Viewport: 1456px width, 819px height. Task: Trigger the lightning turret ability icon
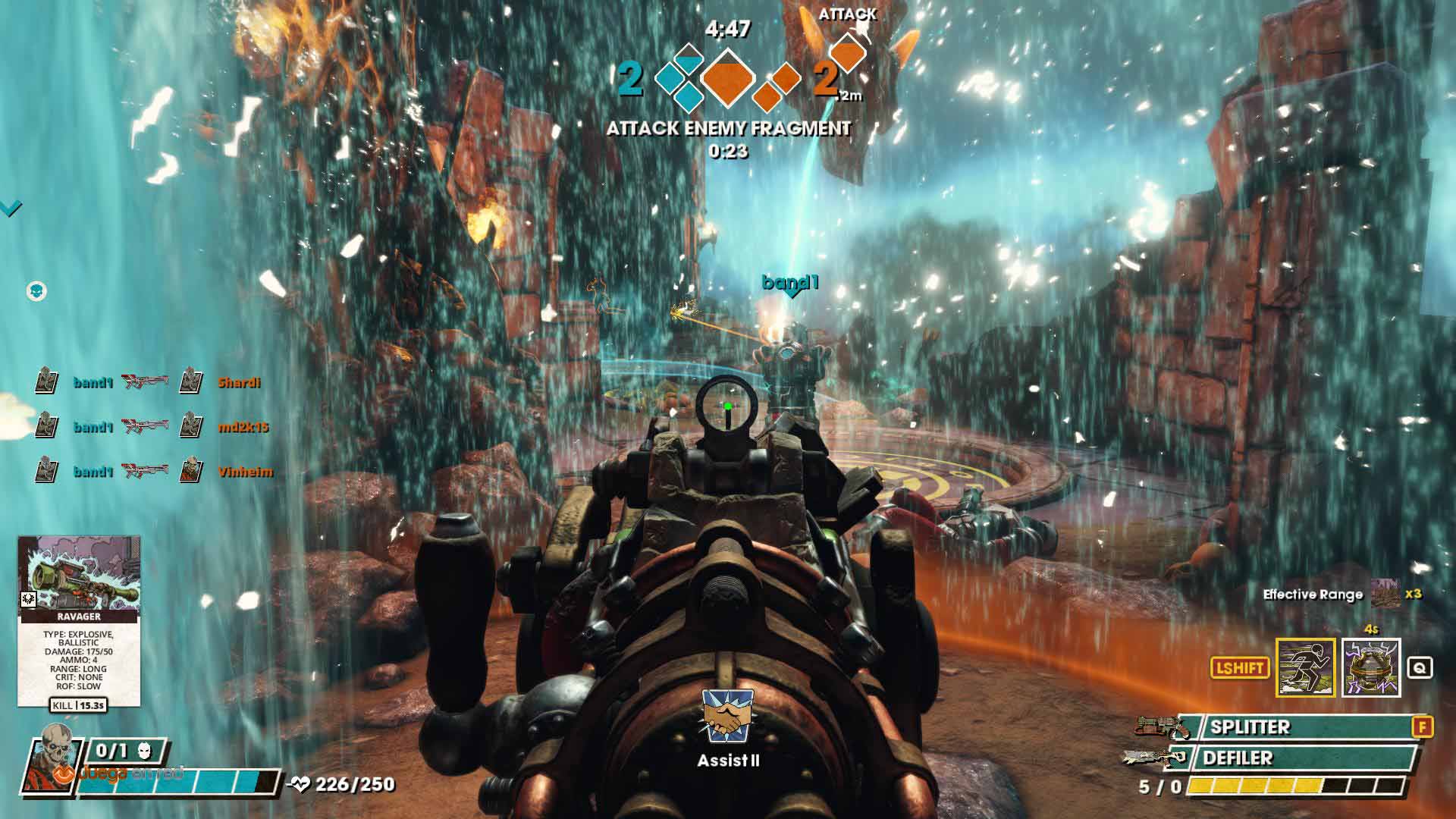point(1370,667)
